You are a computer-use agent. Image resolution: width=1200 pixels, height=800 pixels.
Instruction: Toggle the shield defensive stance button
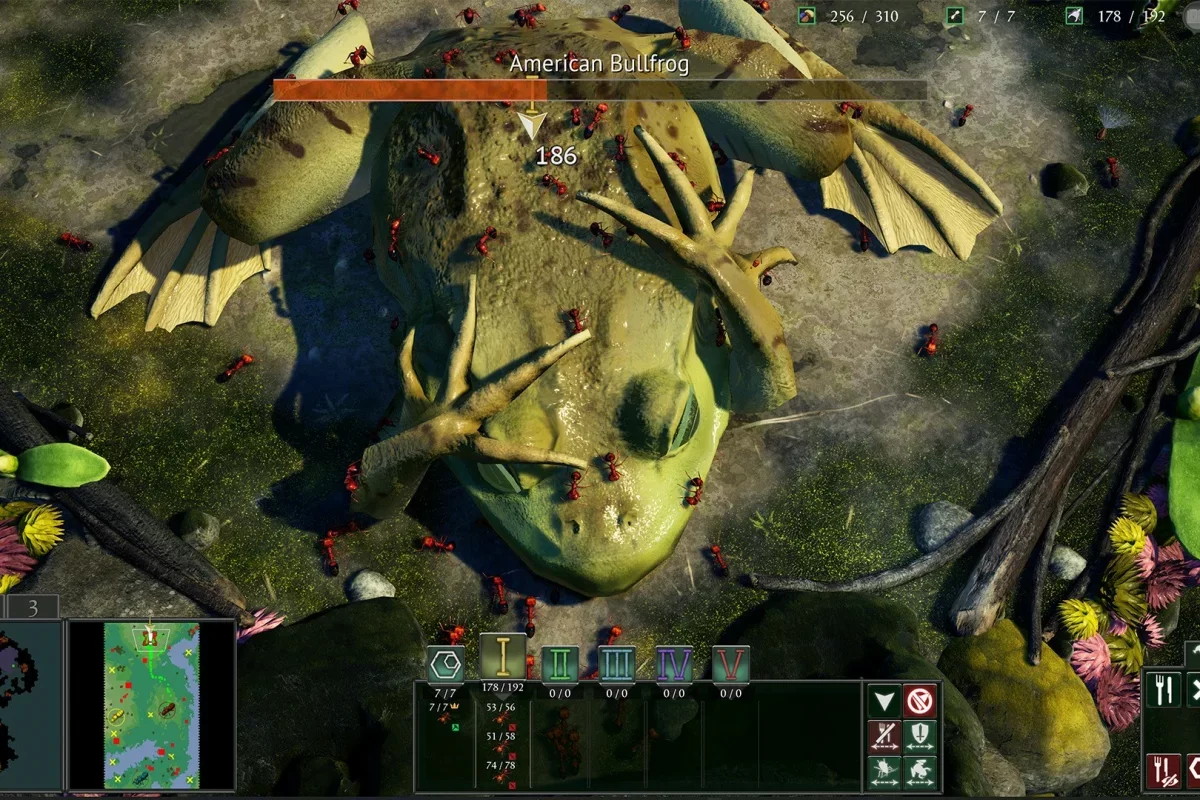click(920, 735)
